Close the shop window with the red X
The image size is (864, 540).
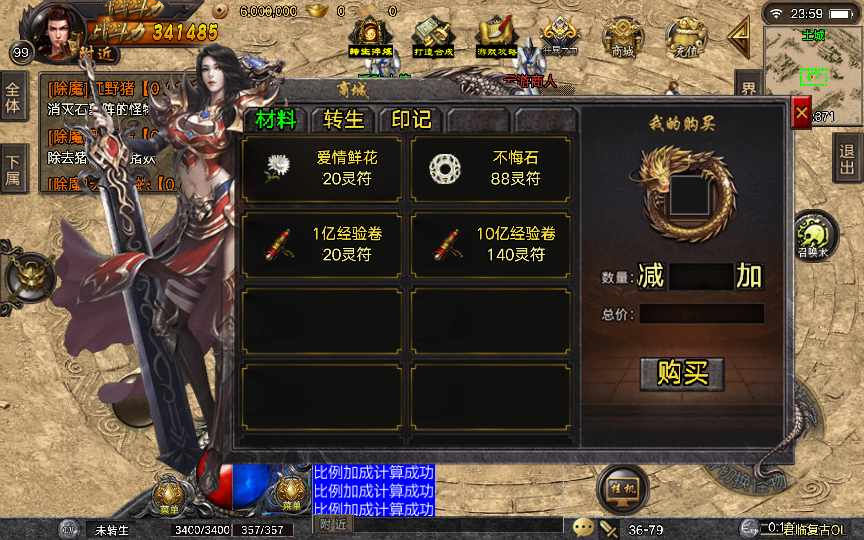801,114
